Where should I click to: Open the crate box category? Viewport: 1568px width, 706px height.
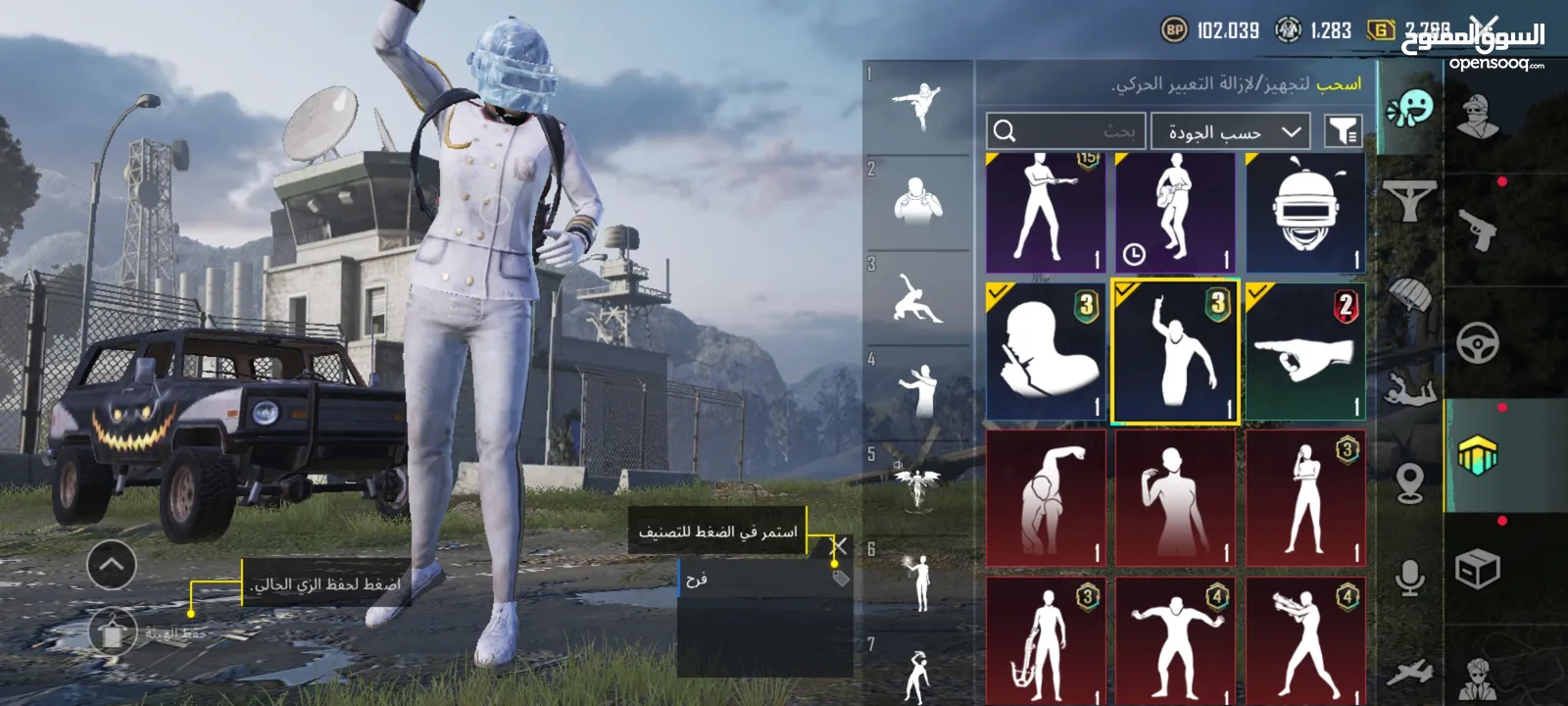click(x=1478, y=569)
